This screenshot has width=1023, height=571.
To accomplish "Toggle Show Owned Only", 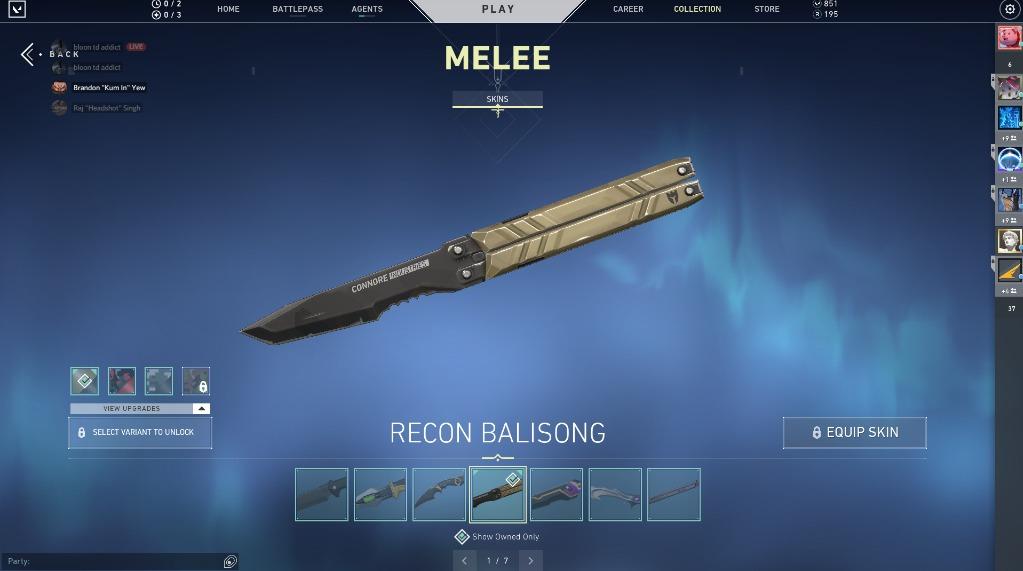I will click(x=462, y=537).
